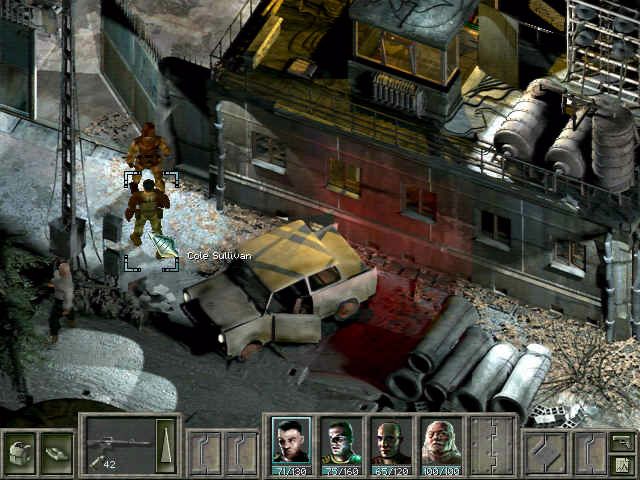The width and height of the screenshot is (640, 480).
Task: Toggle the cone-shaped fire mode indicator
Action: 166,445
